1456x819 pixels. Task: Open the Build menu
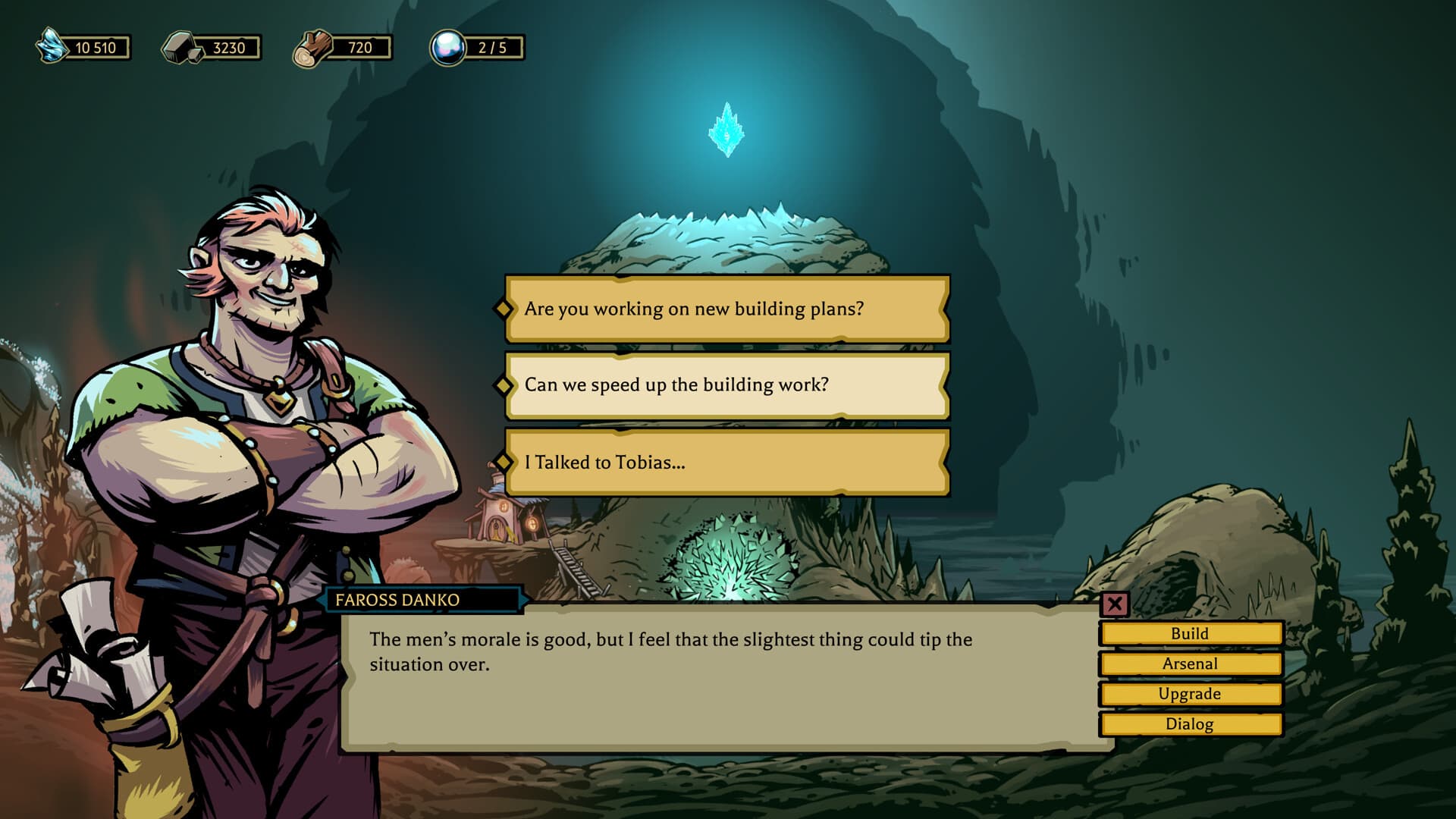[1189, 632]
